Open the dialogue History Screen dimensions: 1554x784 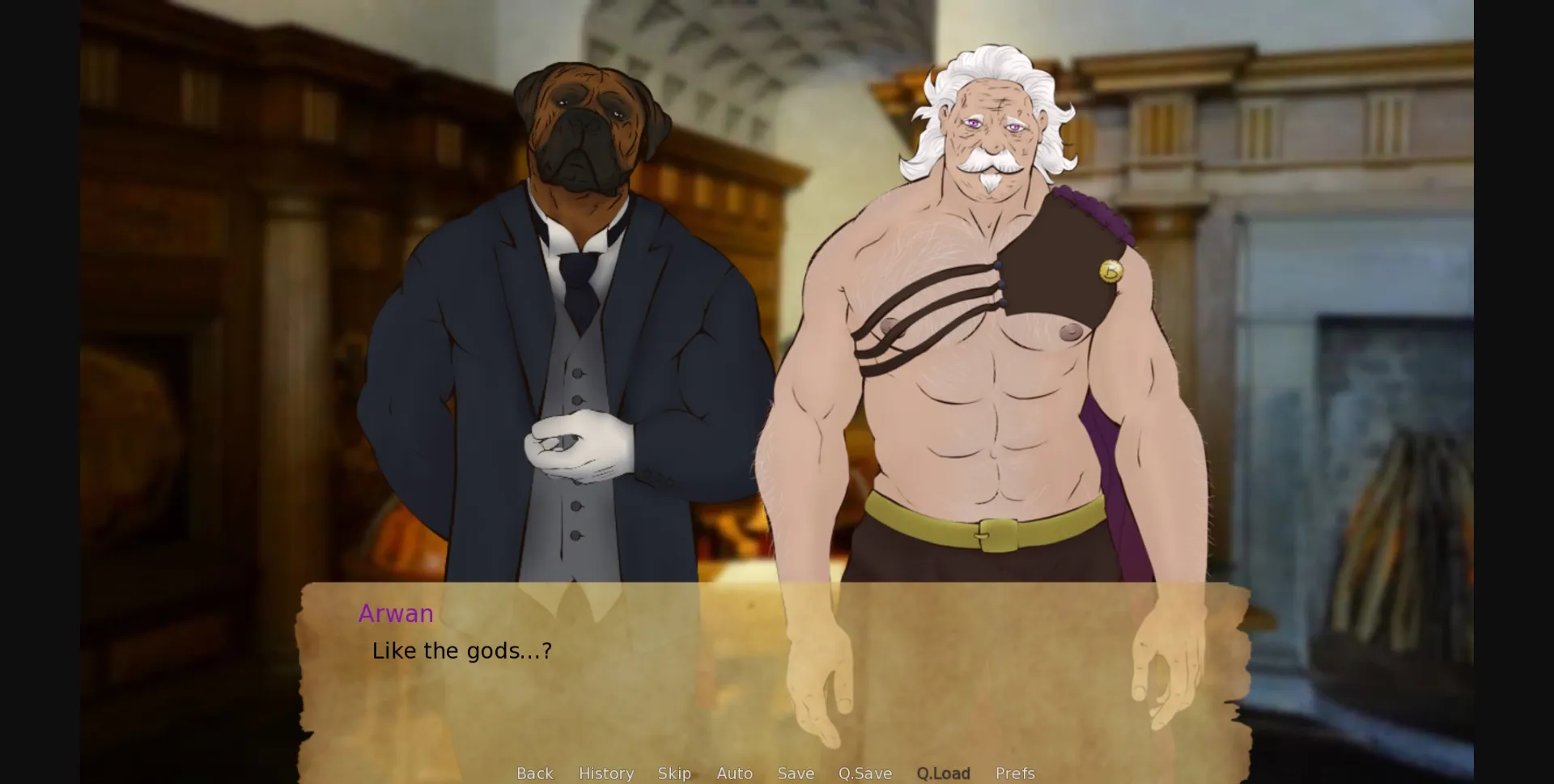coord(605,773)
